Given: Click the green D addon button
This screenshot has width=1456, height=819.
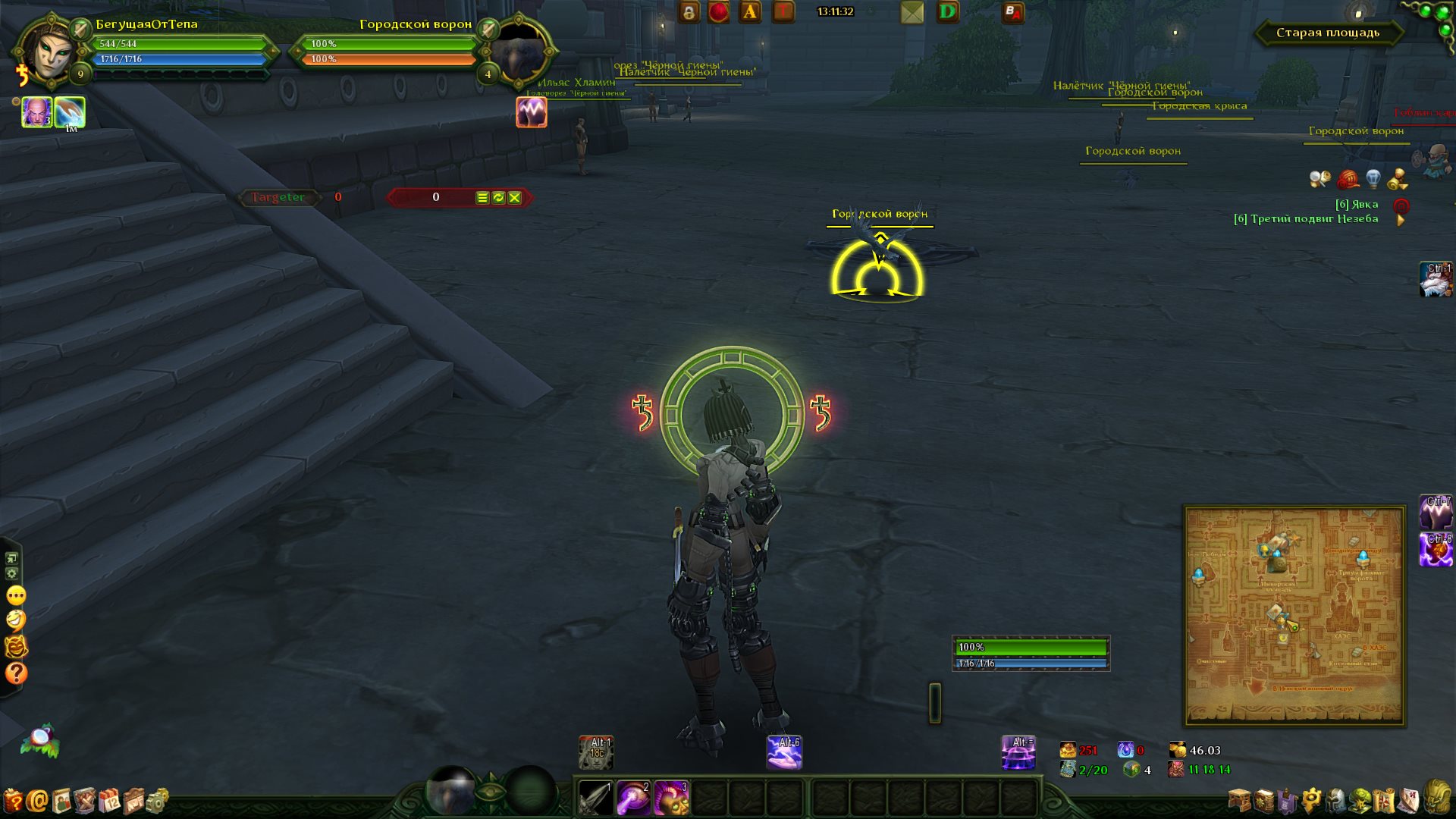Looking at the screenshot, I should coord(947,12).
